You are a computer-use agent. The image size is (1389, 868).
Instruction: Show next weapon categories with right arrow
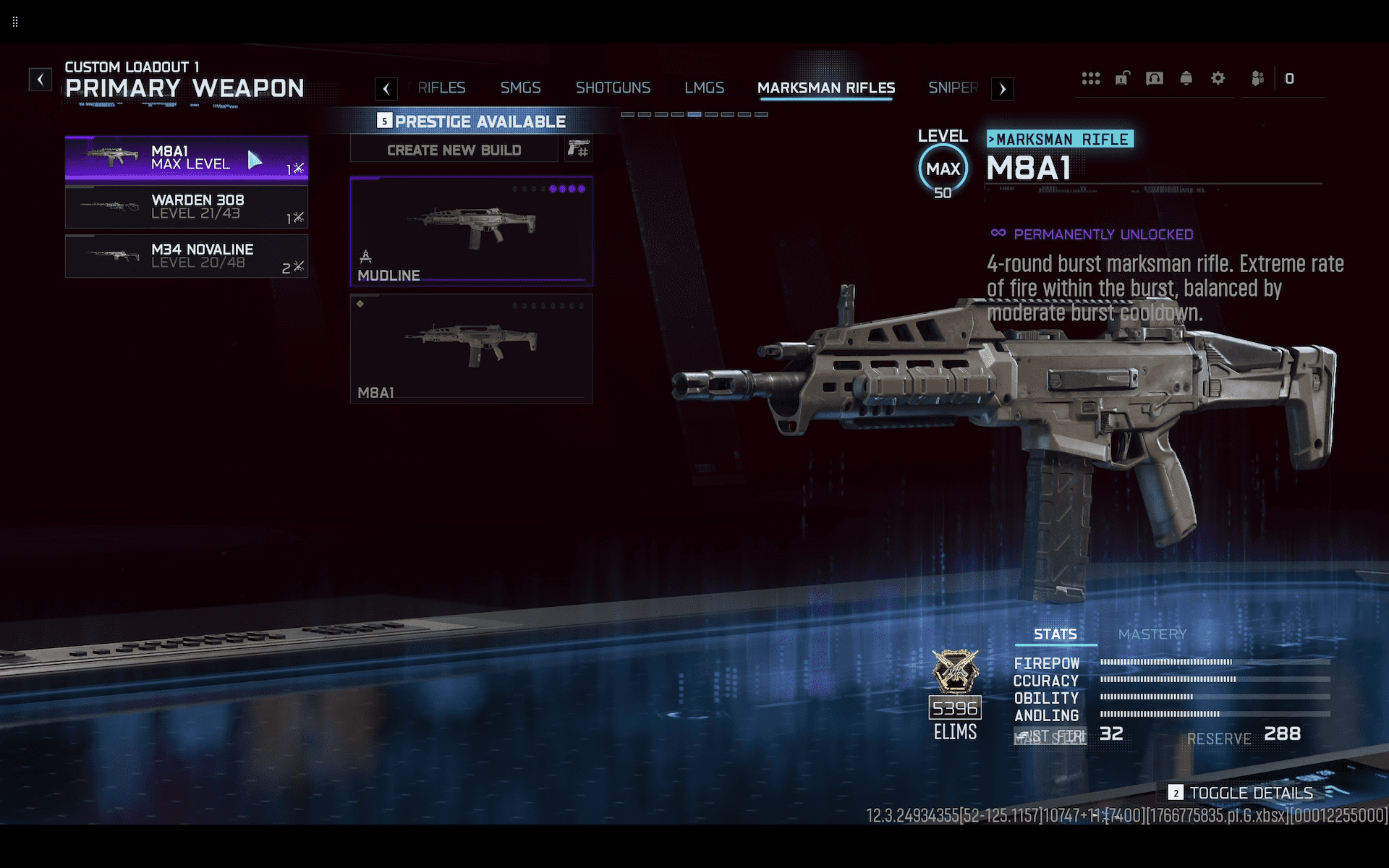1002,89
